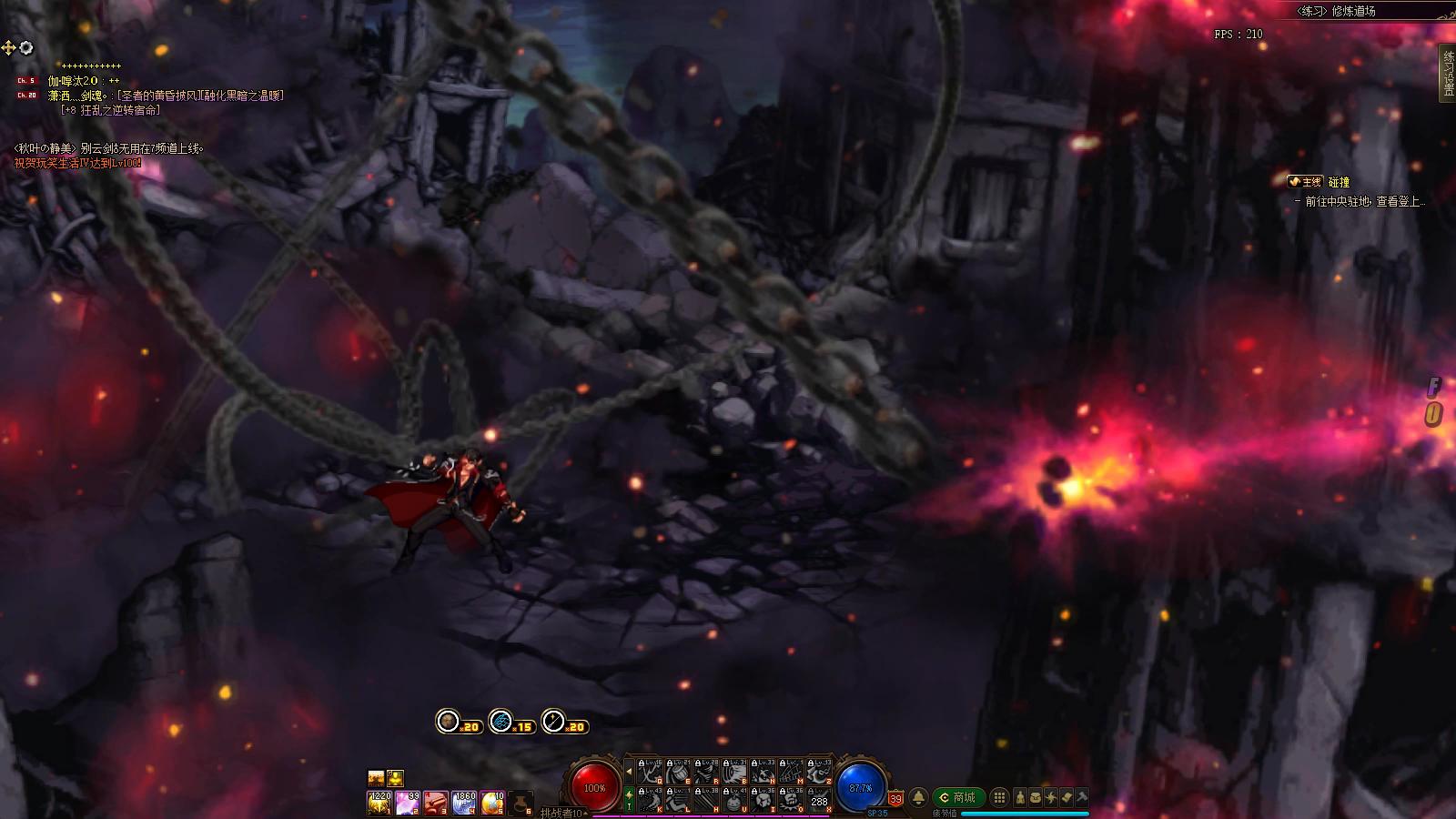The height and width of the screenshot is (819, 1456).
Task: Use the red item in quick slot 3
Action: [435, 803]
